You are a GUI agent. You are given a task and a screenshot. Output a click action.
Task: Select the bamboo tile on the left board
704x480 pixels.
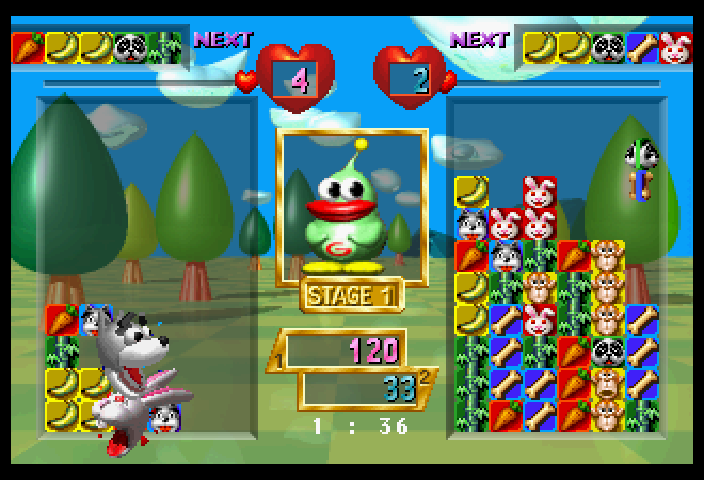coord(62,352)
